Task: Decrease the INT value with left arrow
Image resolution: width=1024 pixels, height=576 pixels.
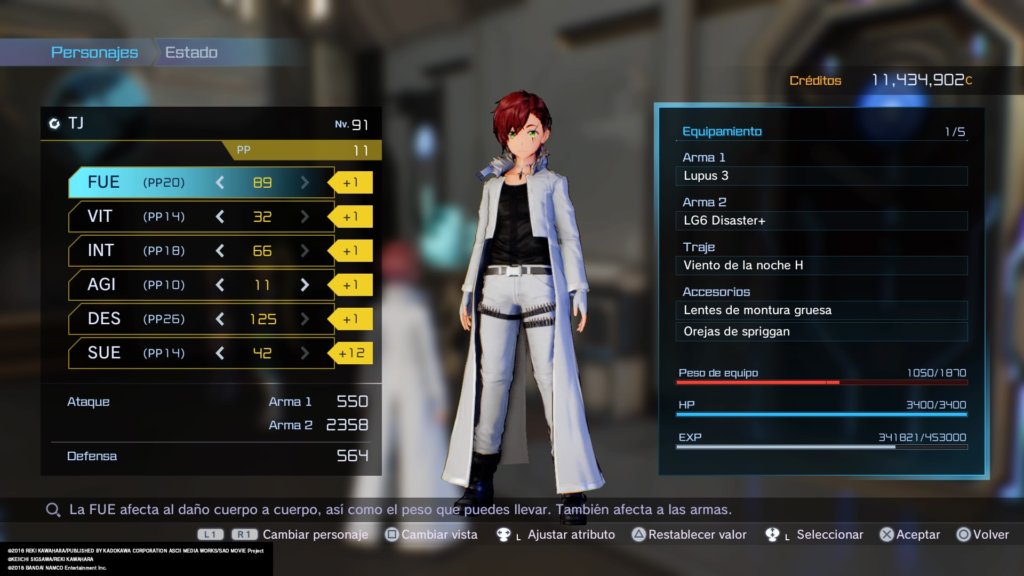Action: [220, 250]
